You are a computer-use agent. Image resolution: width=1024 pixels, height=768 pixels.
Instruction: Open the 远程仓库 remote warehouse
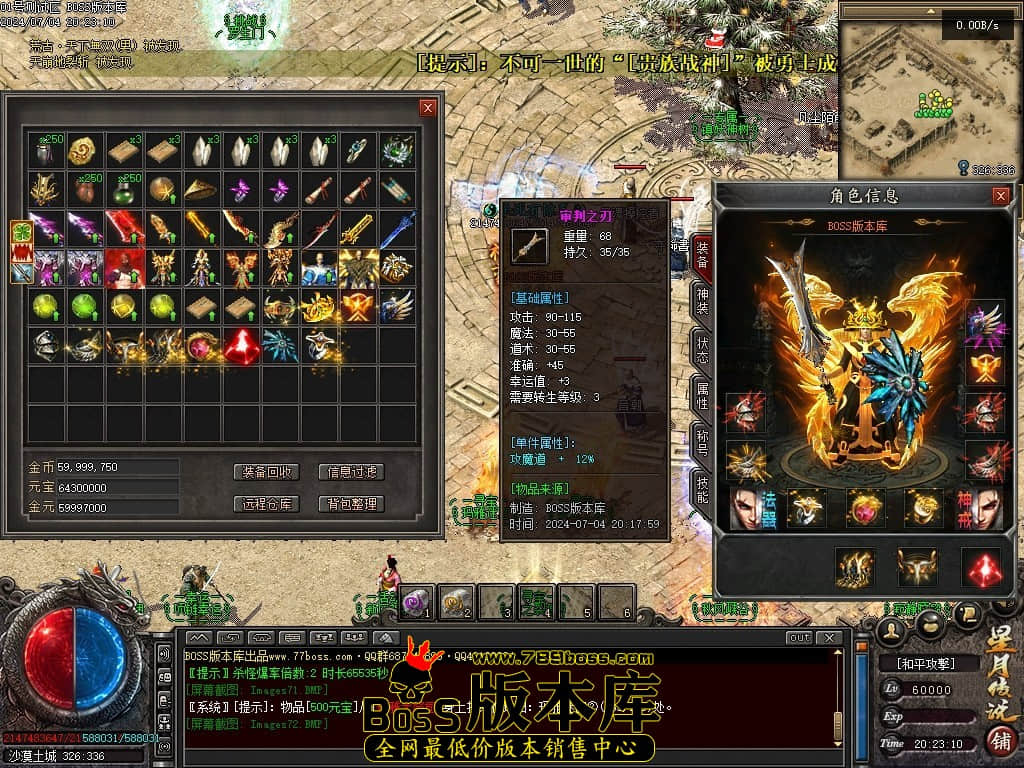[x=266, y=504]
